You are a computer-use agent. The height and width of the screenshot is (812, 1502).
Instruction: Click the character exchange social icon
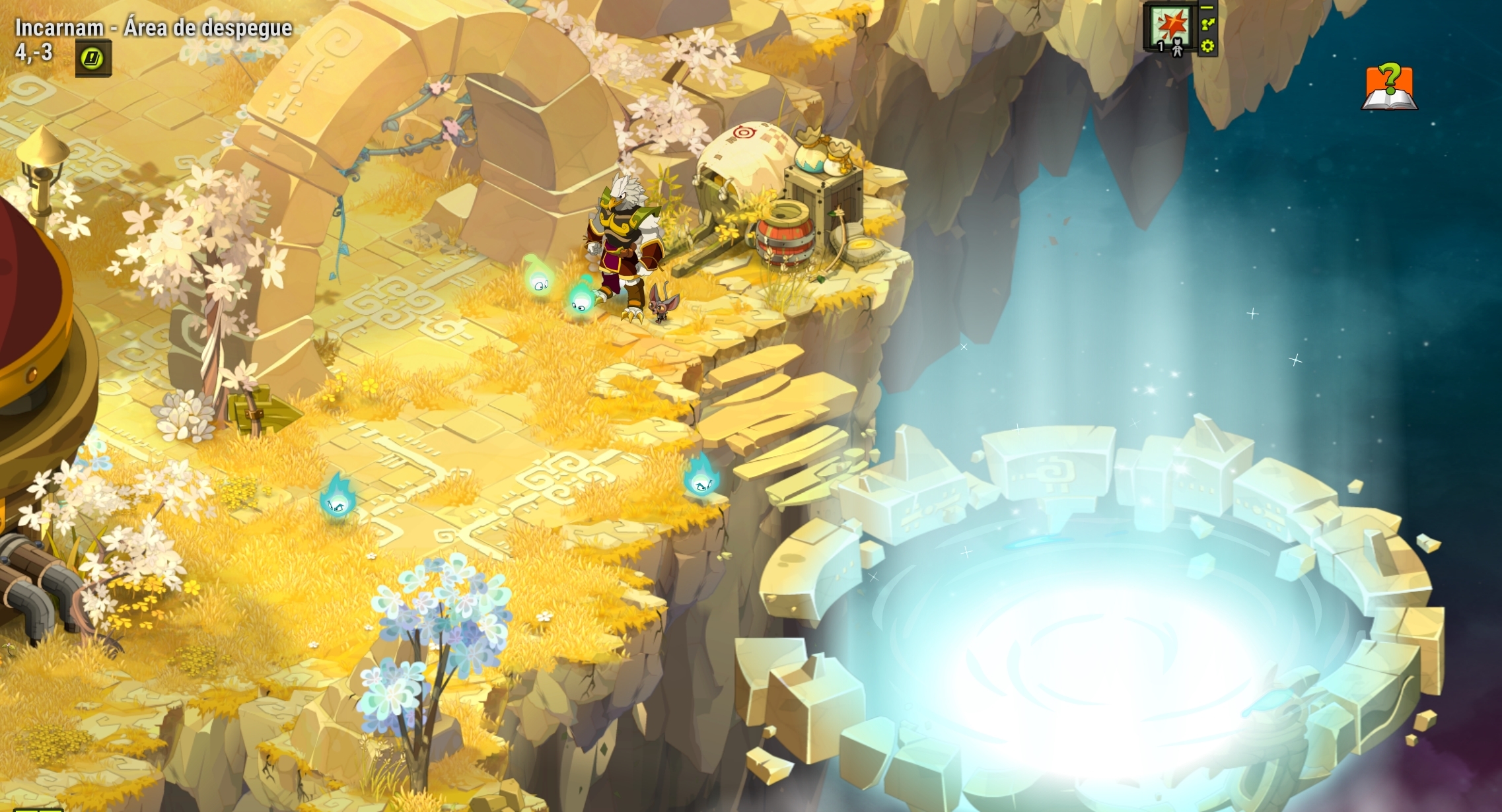pyautogui.click(x=1208, y=25)
